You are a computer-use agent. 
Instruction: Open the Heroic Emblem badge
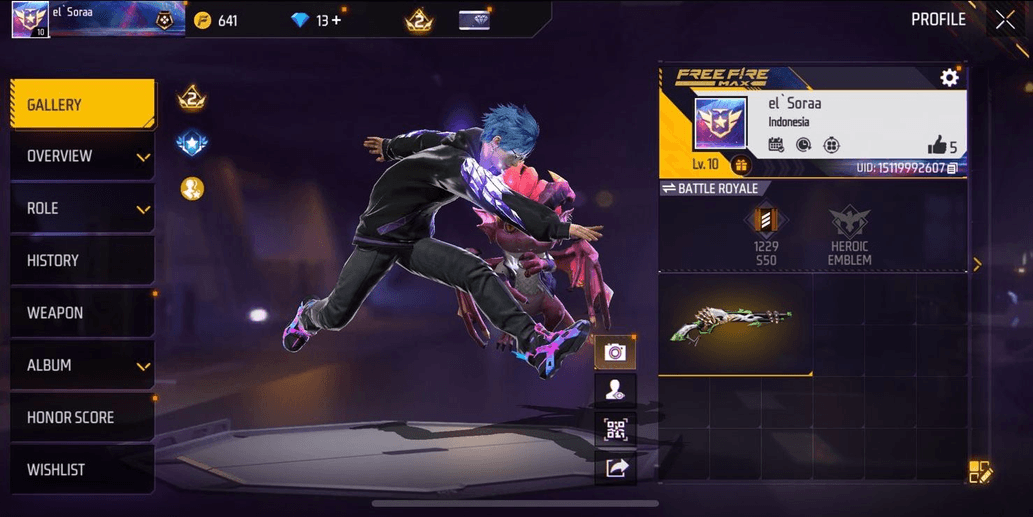click(849, 235)
